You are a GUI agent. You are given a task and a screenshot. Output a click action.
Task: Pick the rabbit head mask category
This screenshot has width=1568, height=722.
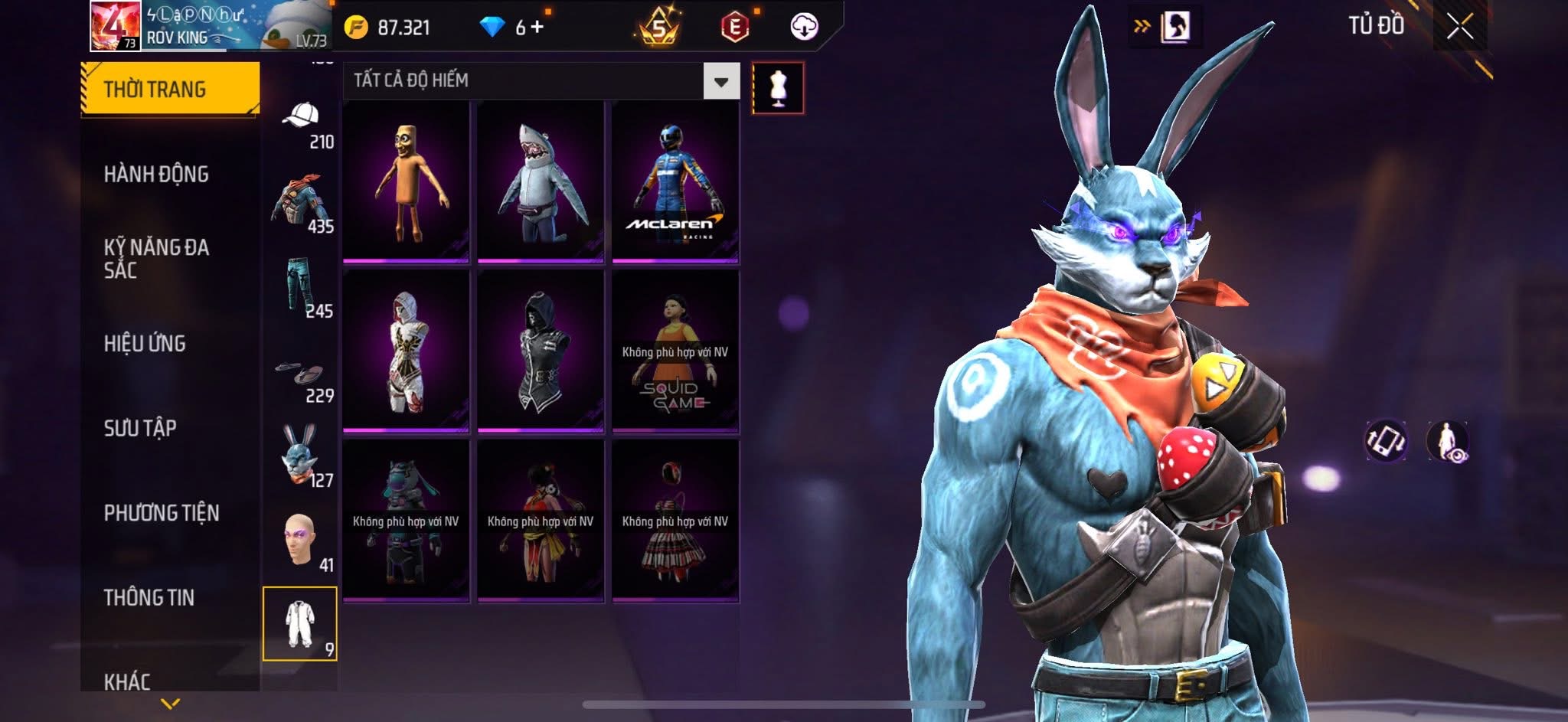tap(301, 455)
